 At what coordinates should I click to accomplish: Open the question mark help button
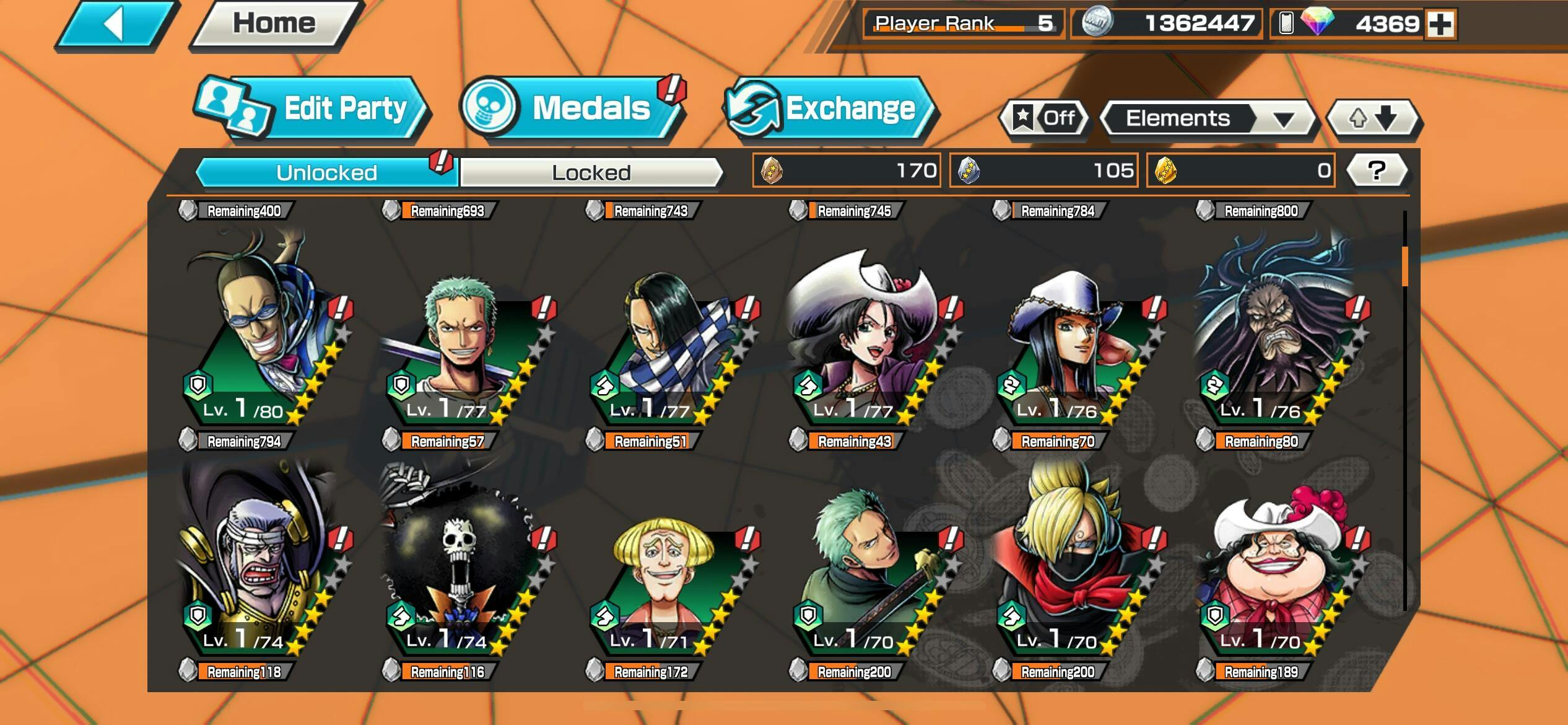[1376, 170]
